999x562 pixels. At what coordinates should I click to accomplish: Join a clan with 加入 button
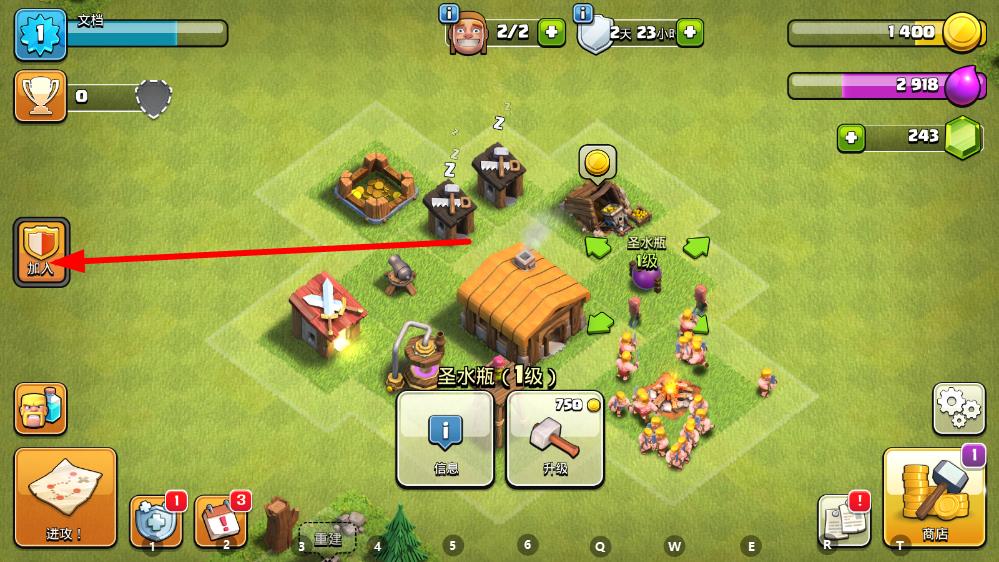point(42,252)
